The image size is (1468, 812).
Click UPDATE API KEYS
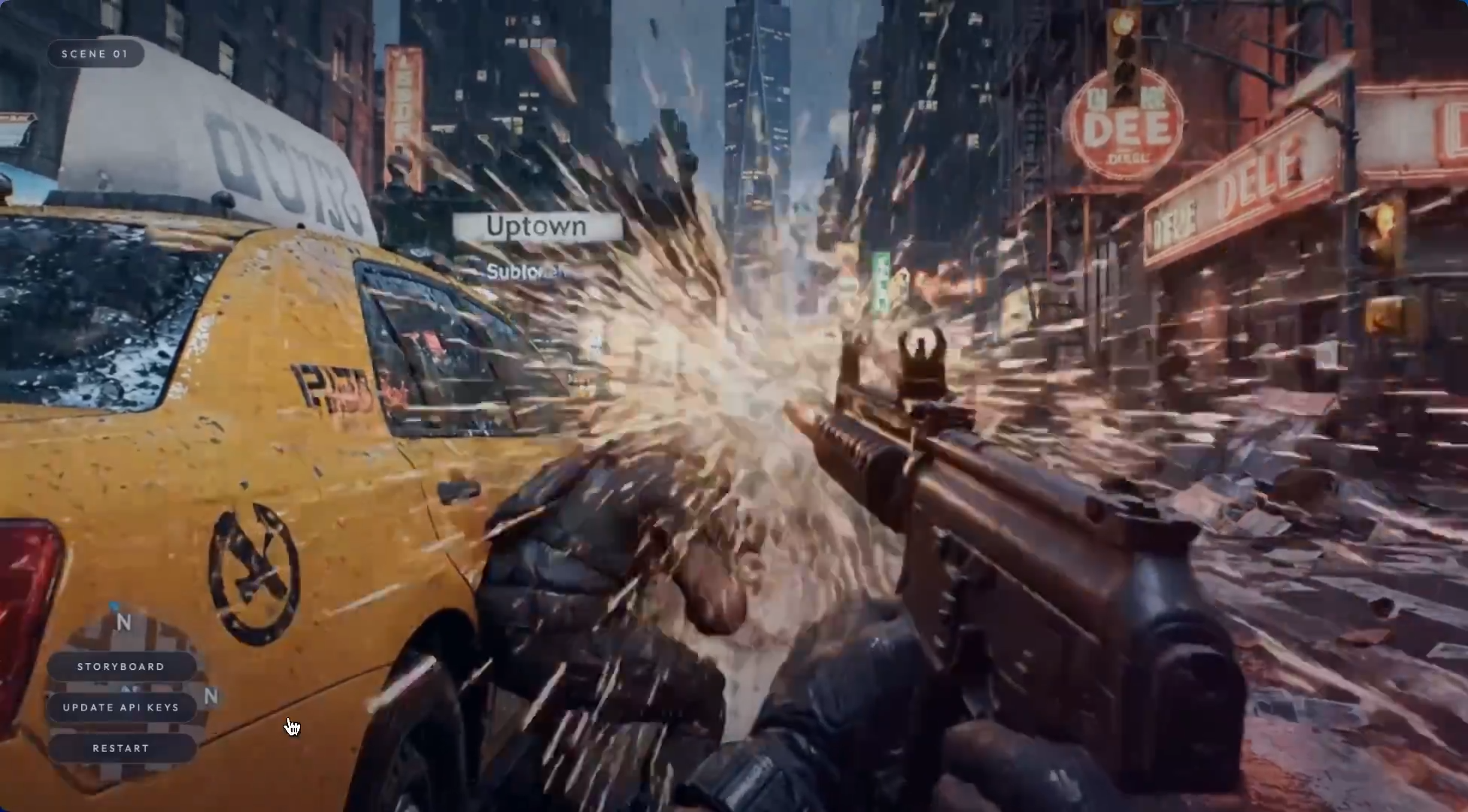click(x=122, y=707)
